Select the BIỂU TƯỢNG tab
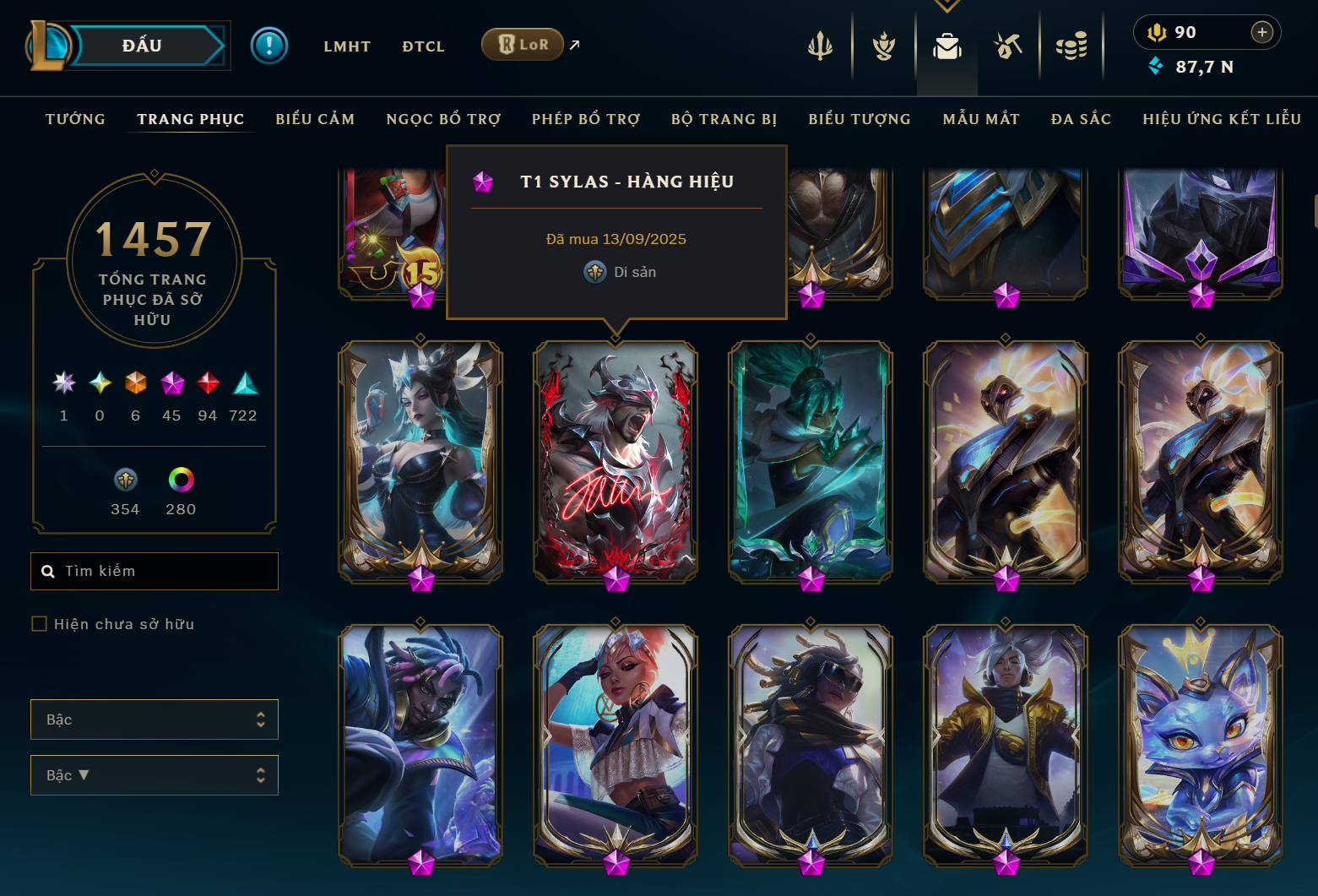This screenshot has height=896, width=1318. tap(859, 119)
